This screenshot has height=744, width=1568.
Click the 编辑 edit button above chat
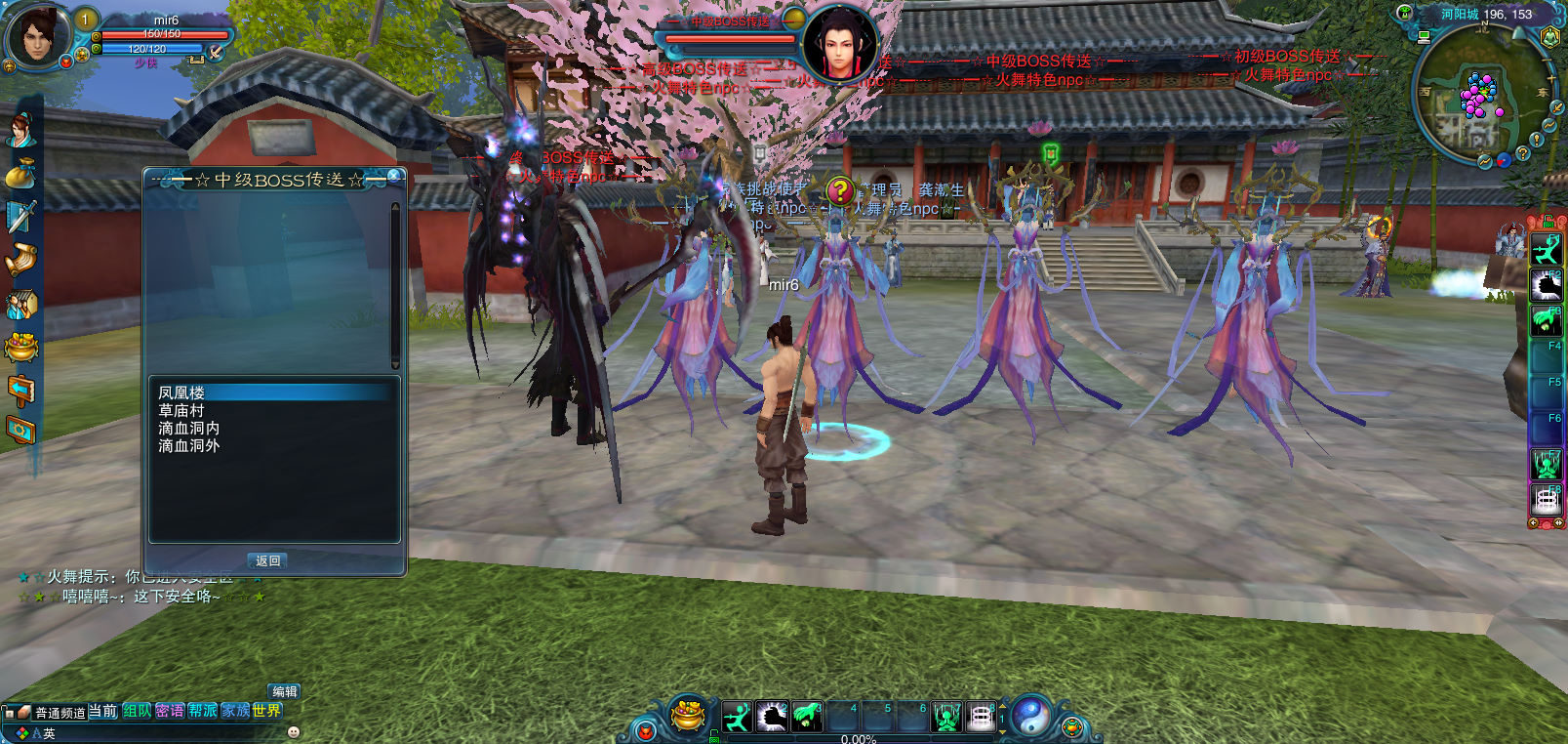pos(284,691)
